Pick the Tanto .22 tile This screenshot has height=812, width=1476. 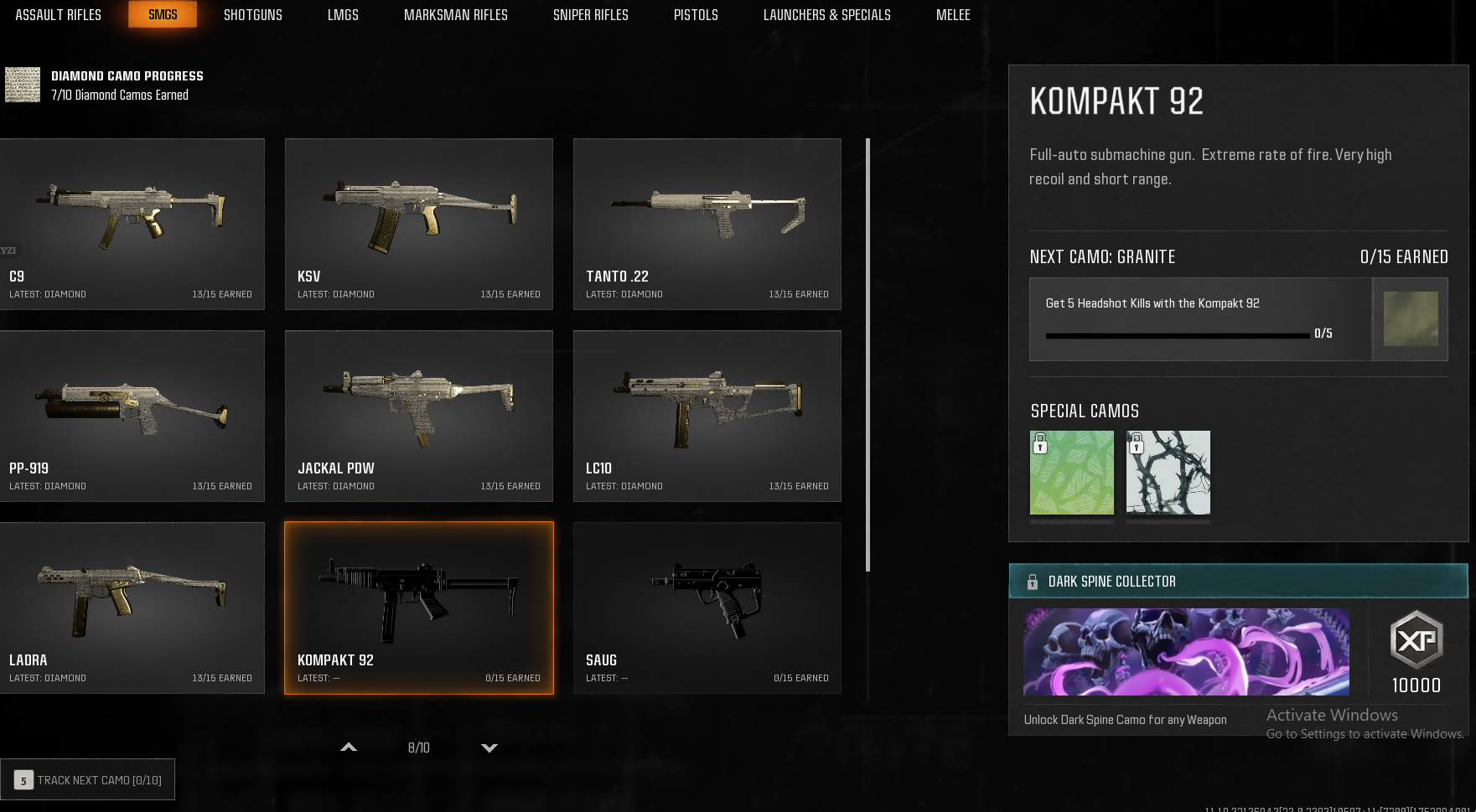[x=707, y=224]
